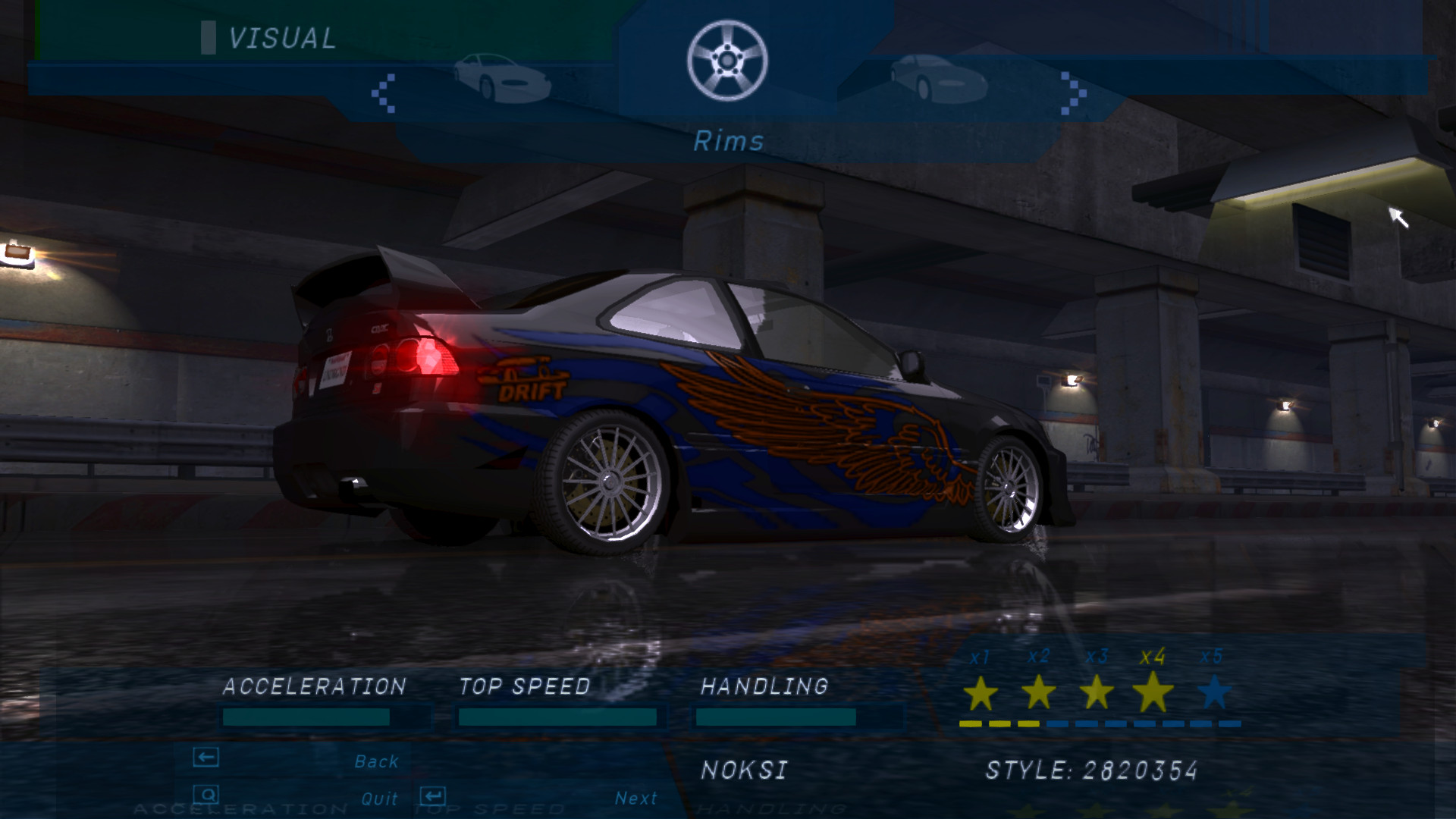Image resolution: width=1456 pixels, height=819 pixels.
Task: Click the Rims wheel icon
Action: (x=728, y=61)
